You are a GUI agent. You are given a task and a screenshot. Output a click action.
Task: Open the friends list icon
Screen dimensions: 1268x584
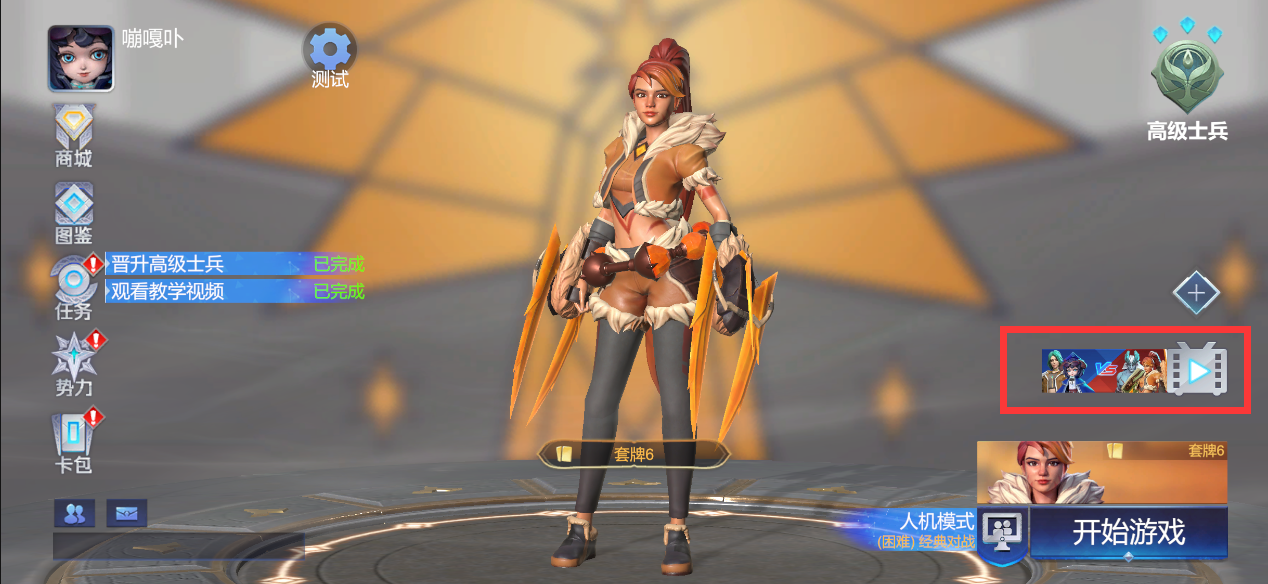(74, 513)
